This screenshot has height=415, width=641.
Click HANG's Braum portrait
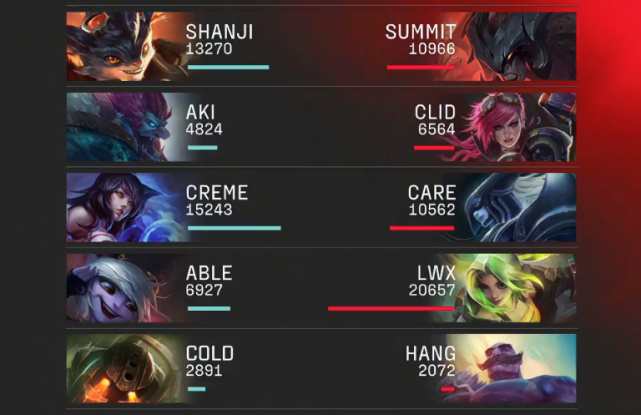pyautogui.click(x=520, y=369)
